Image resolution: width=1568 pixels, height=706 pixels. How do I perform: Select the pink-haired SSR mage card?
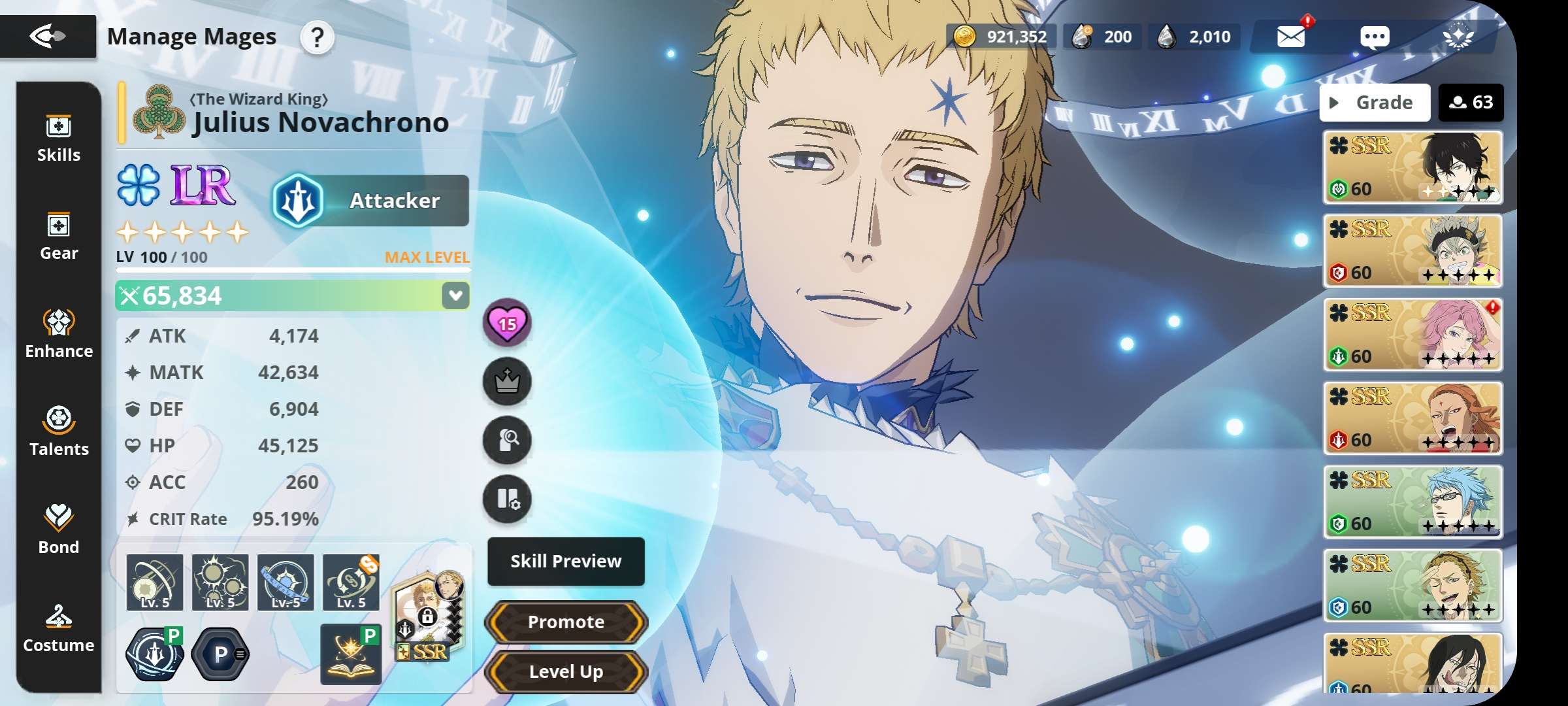pyautogui.click(x=1413, y=335)
